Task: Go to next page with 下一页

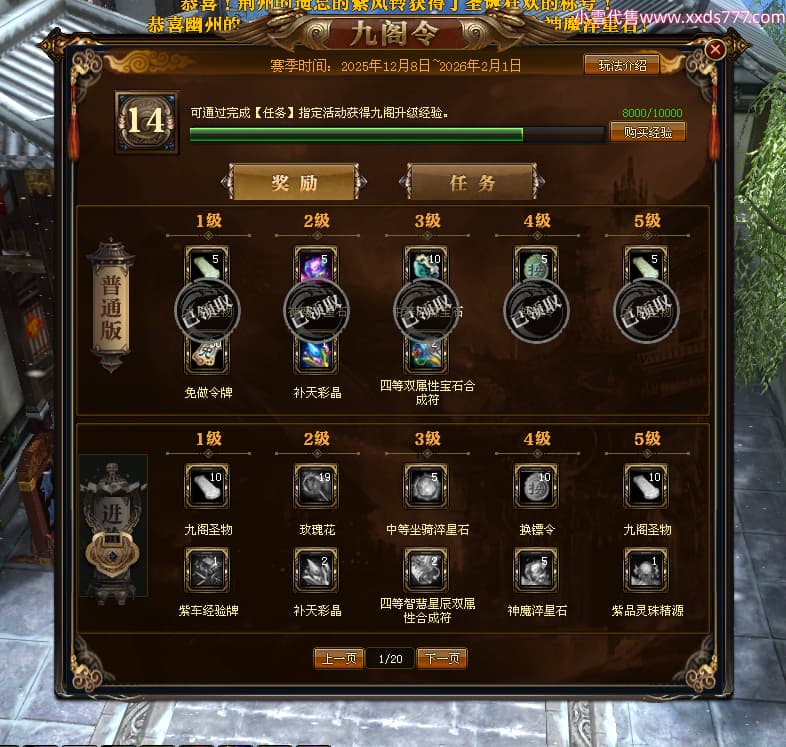Action: click(x=442, y=658)
